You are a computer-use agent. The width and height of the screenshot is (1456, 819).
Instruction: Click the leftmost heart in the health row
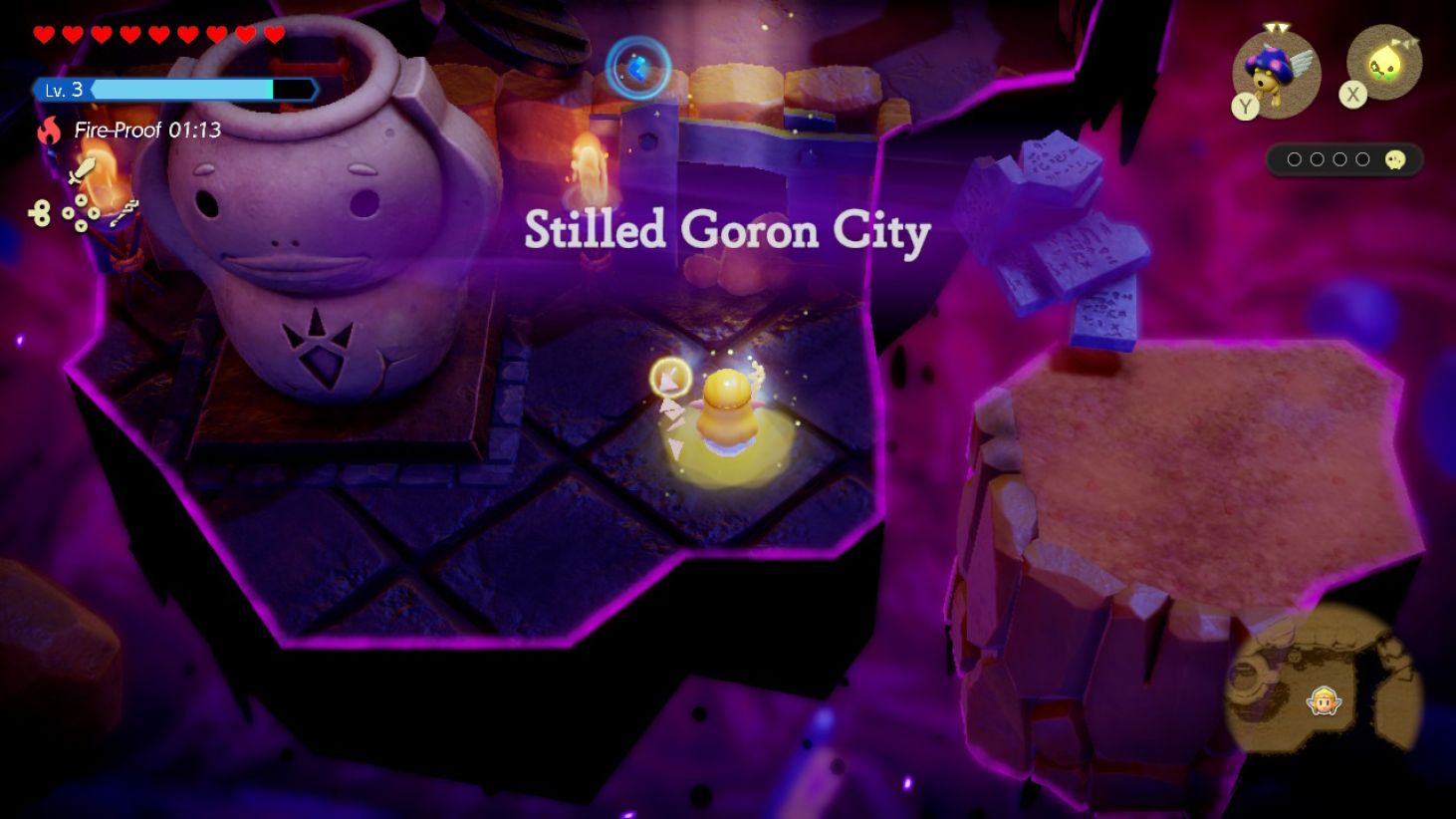point(43,34)
